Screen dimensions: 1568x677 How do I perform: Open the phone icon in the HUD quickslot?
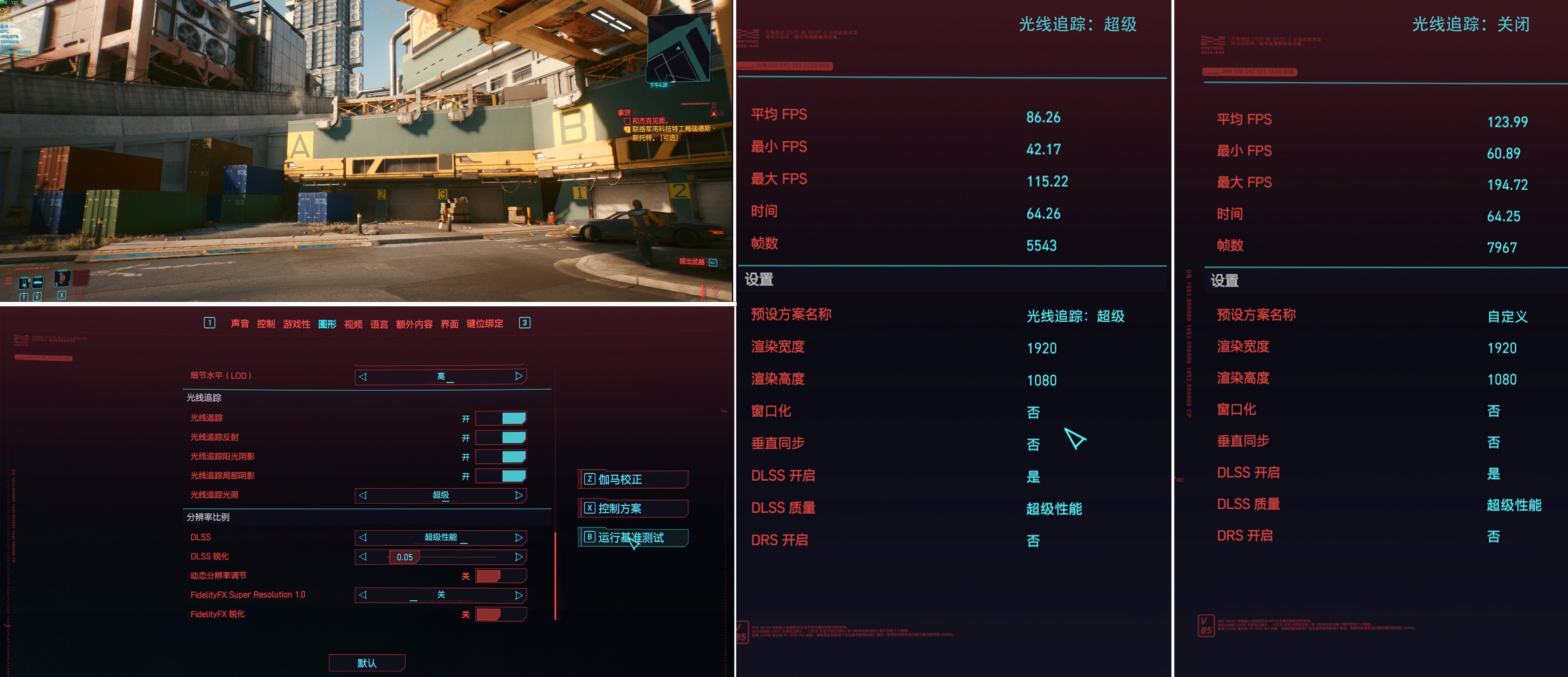(x=24, y=283)
